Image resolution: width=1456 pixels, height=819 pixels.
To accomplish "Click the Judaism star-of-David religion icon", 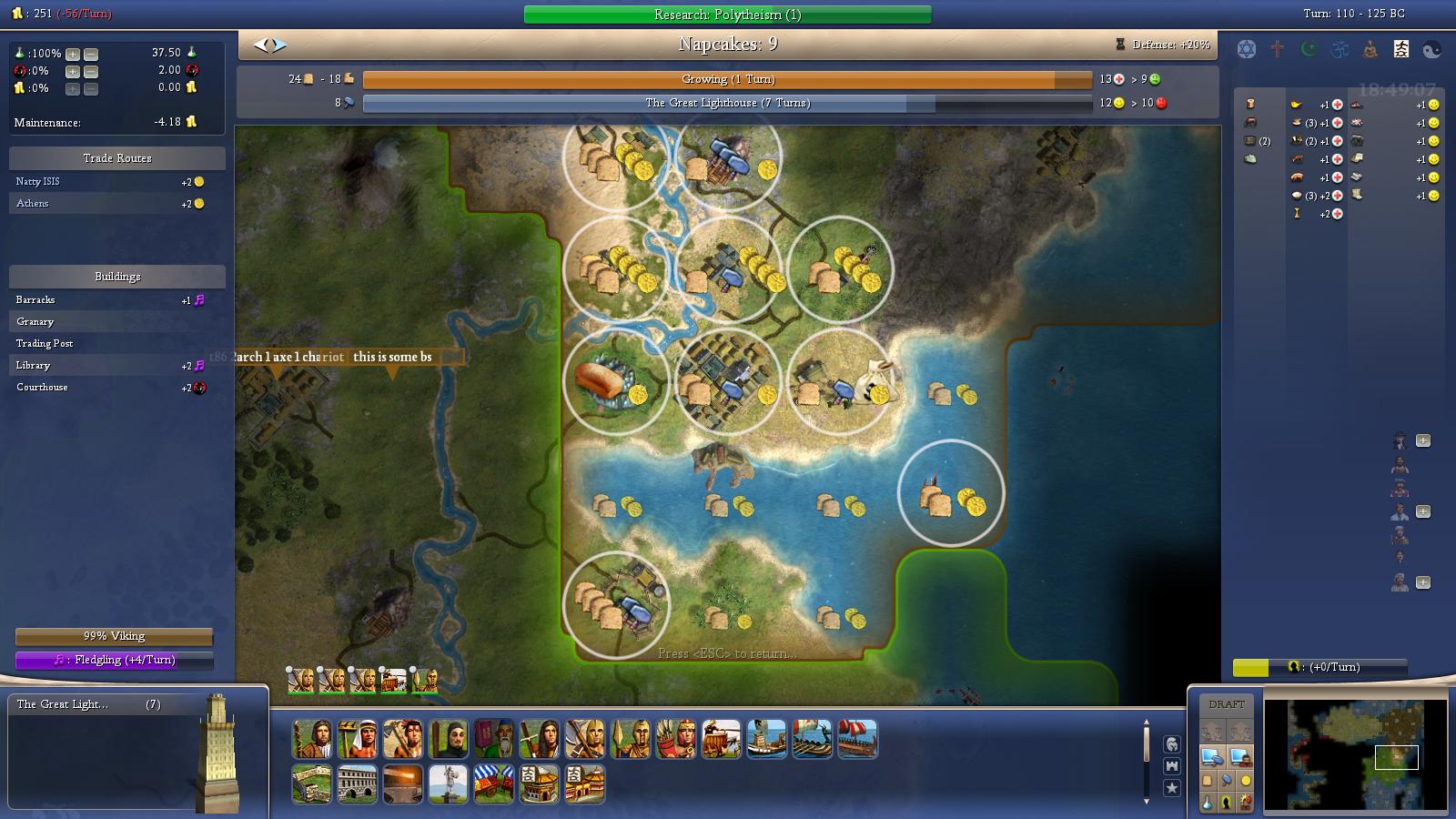I will click(1247, 47).
